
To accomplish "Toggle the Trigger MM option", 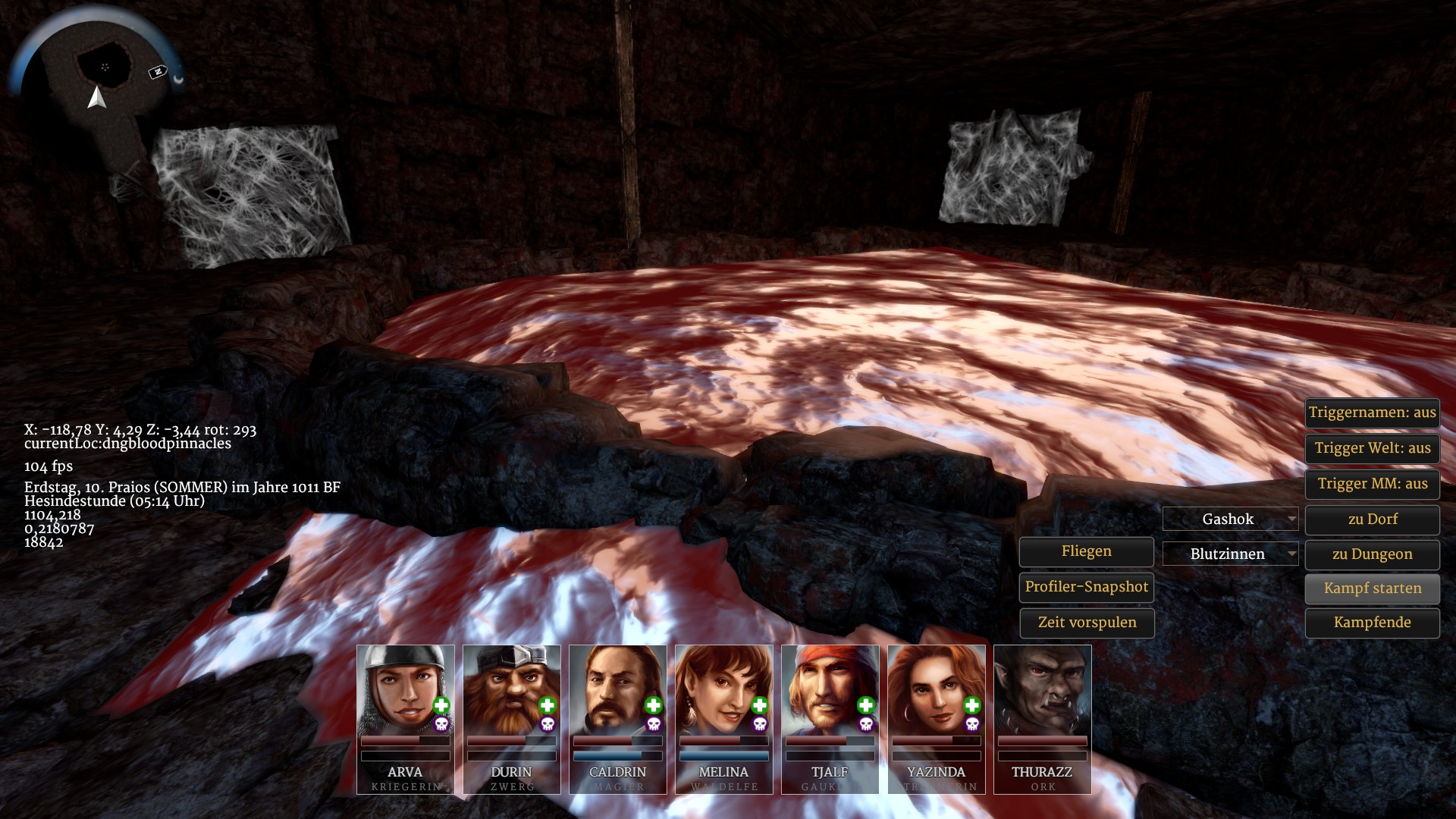I will tap(1372, 484).
